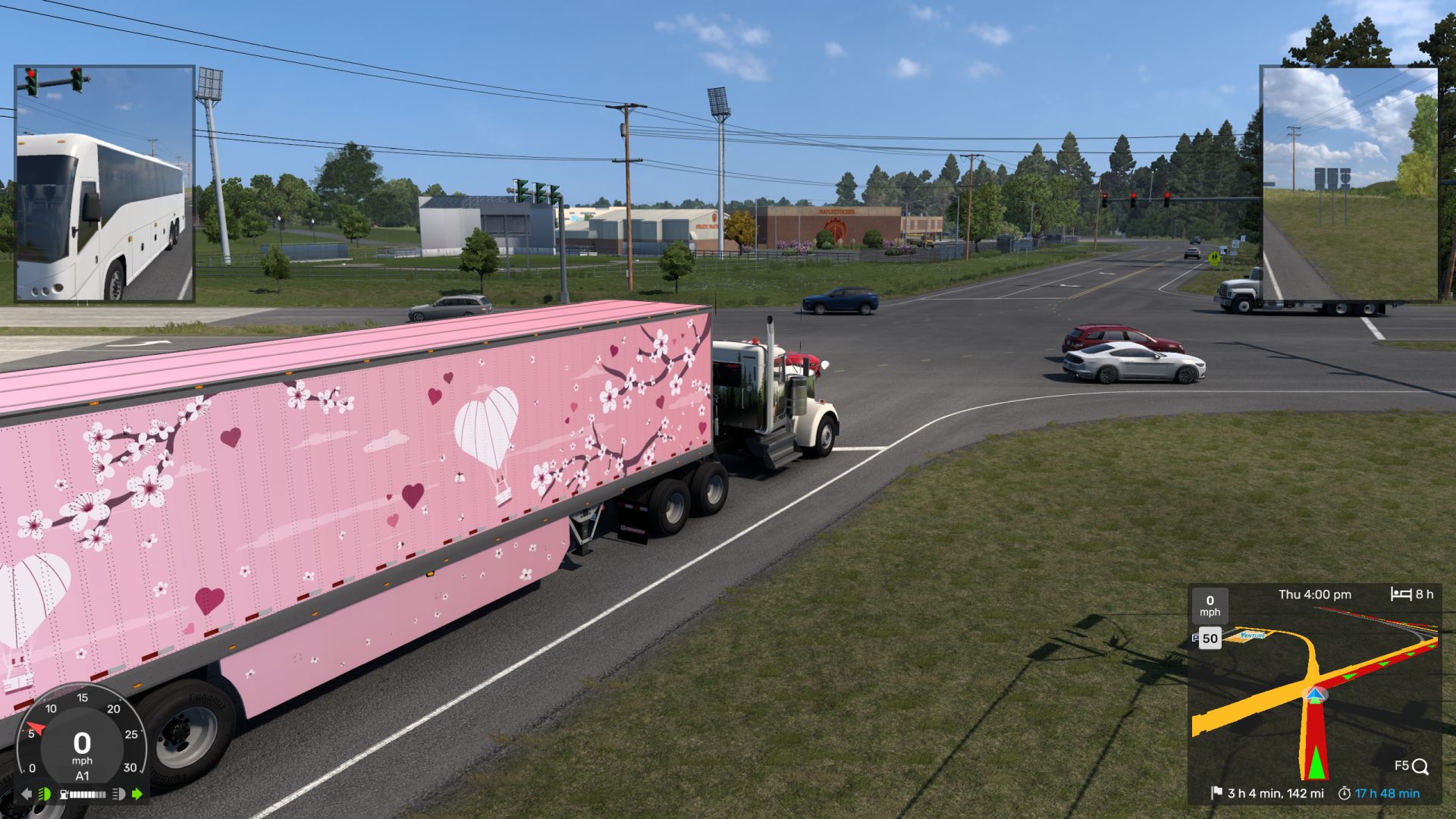Click the 50 speed limit sign
Viewport: 1456px width, 819px height.
coord(1210,639)
